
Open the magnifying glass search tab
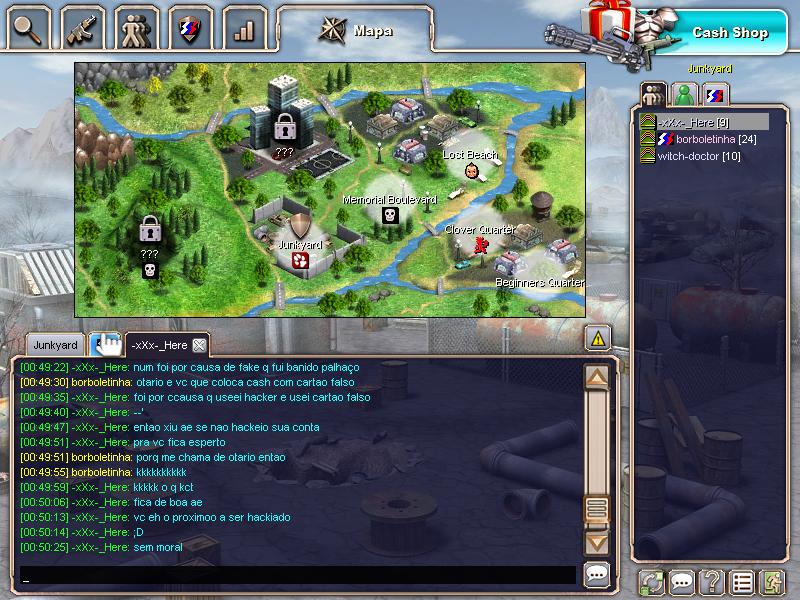pyautogui.click(x=27, y=28)
